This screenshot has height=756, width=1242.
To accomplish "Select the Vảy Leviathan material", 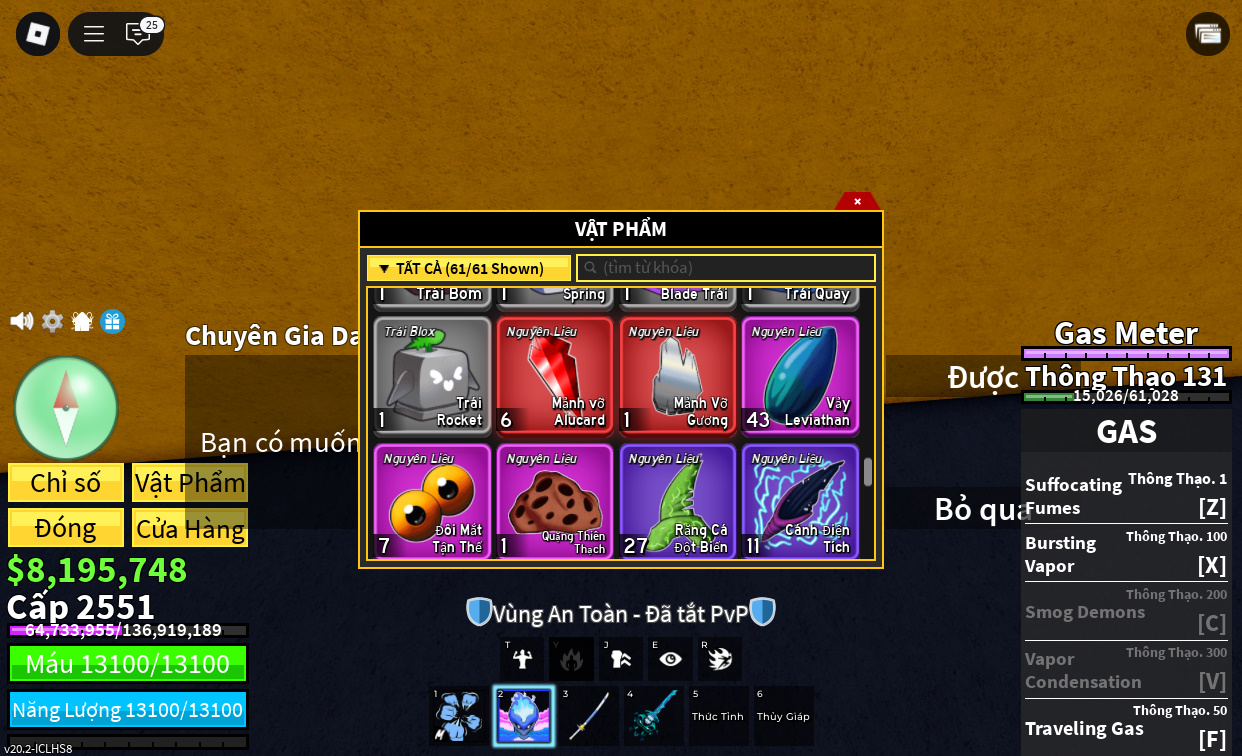I will pyautogui.click(x=800, y=375).
